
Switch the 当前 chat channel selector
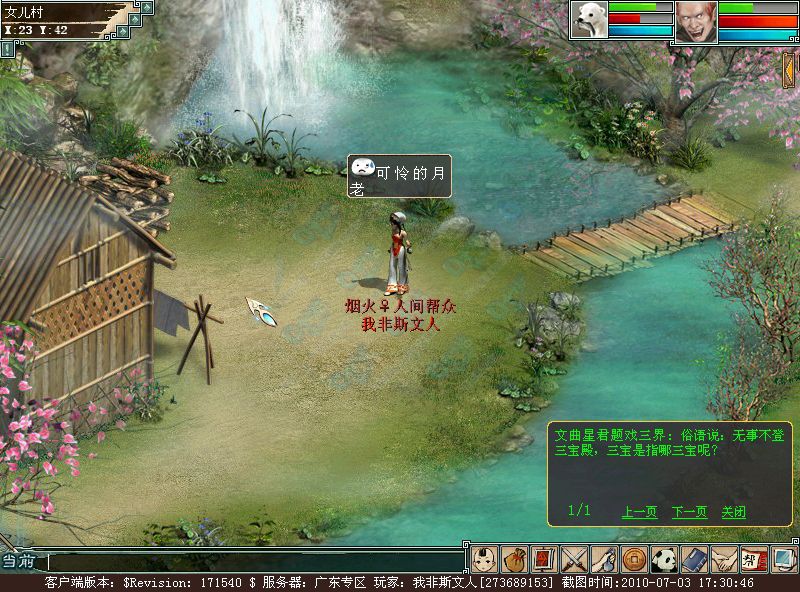click(x=21, y=562)
